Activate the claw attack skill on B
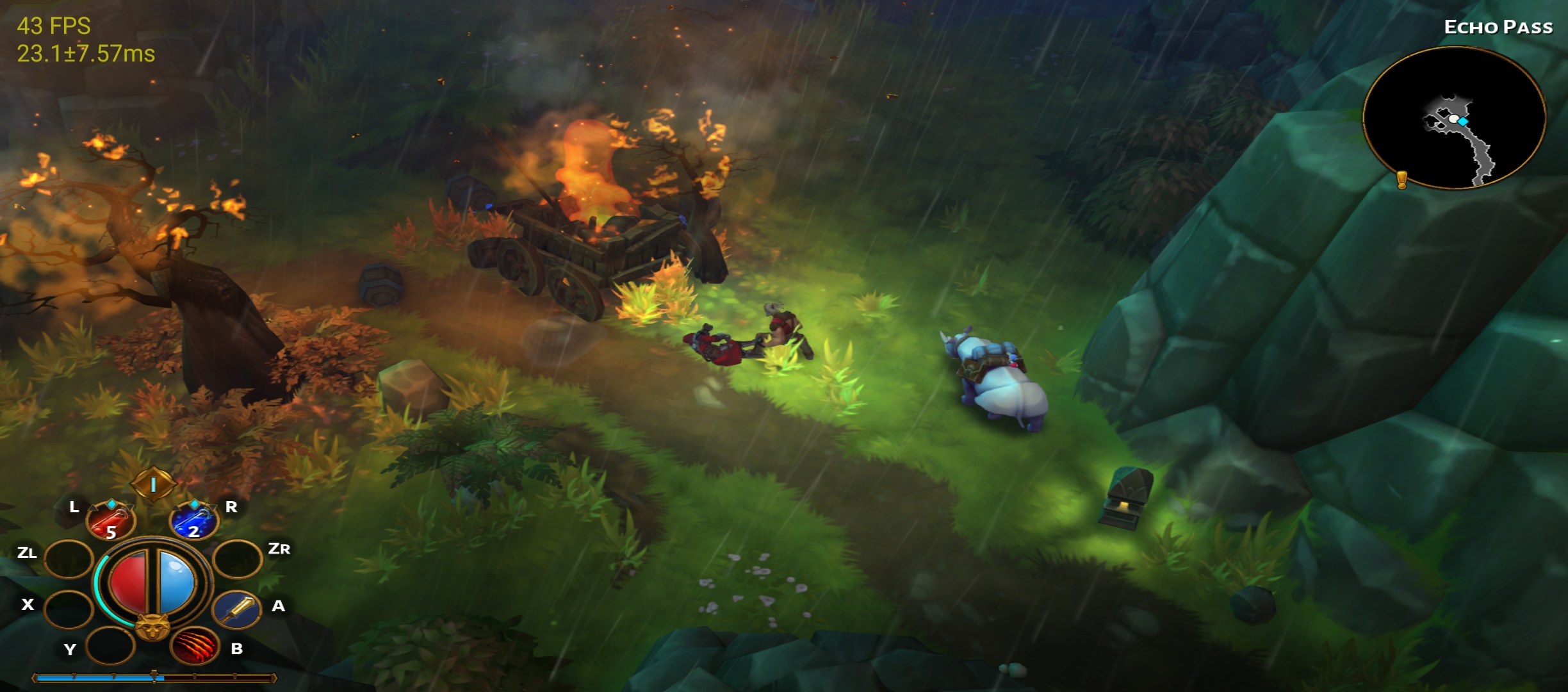Screen dimensions: 1568x692 click(x=193, y=646)
